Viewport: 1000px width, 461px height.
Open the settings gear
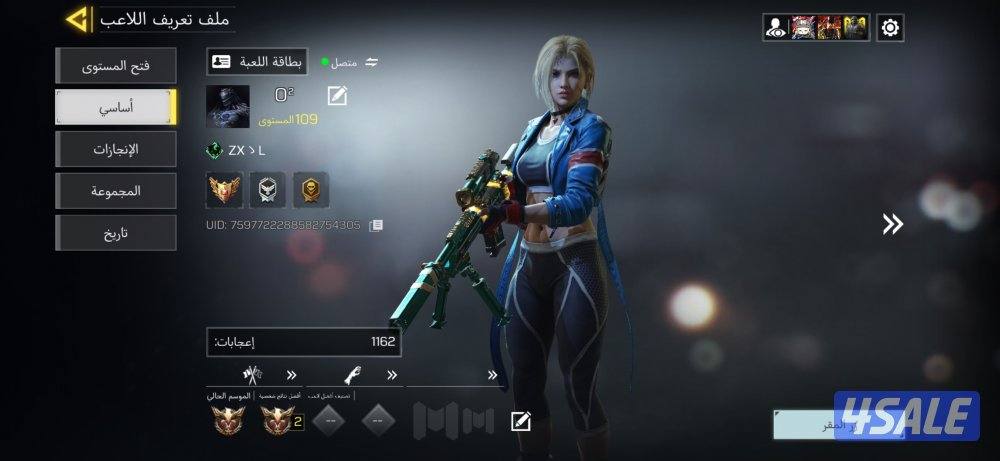pyautogui.click(x=890, y=28)
